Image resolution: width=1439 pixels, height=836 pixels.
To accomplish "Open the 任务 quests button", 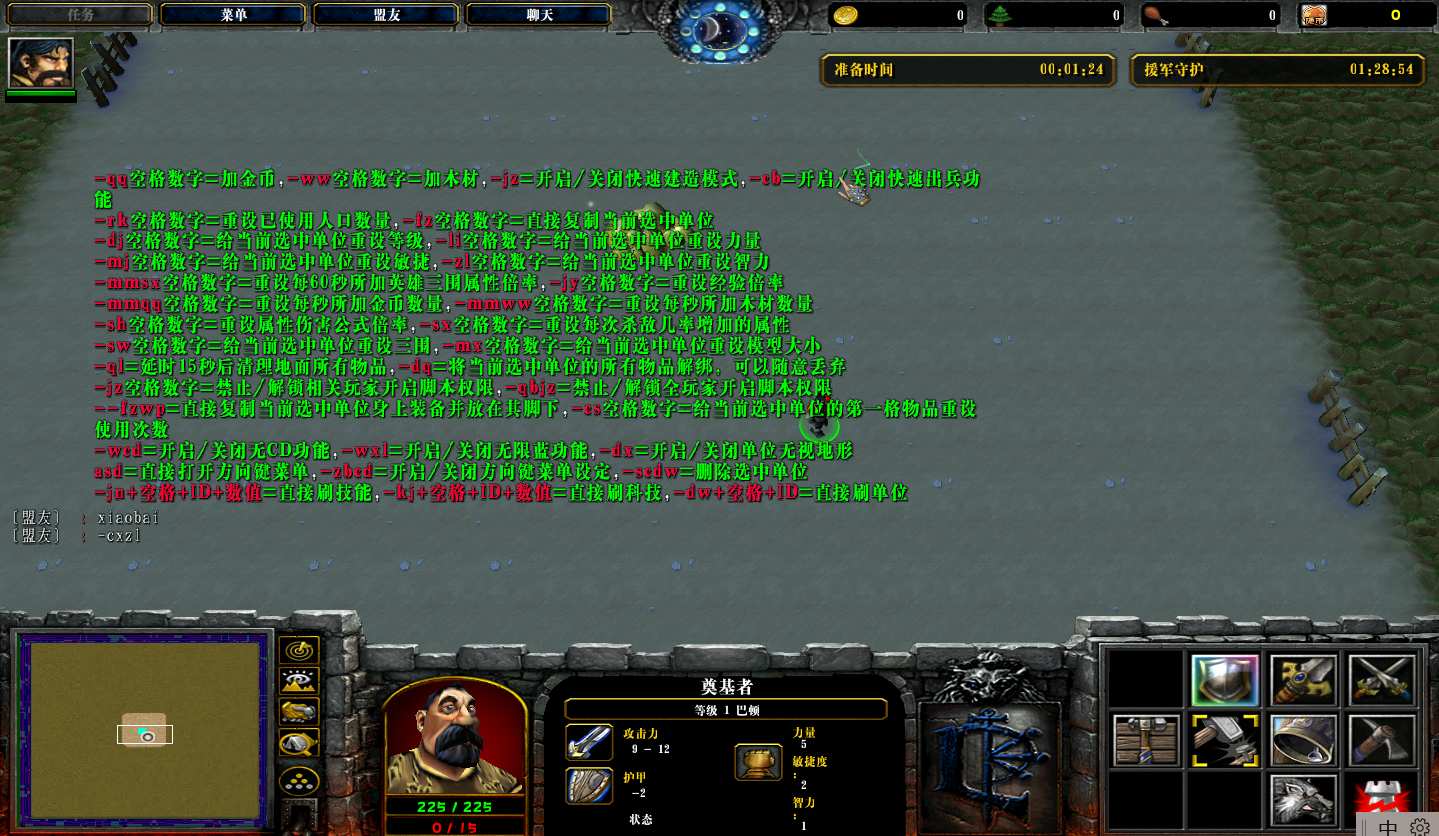I will (80, 15).
